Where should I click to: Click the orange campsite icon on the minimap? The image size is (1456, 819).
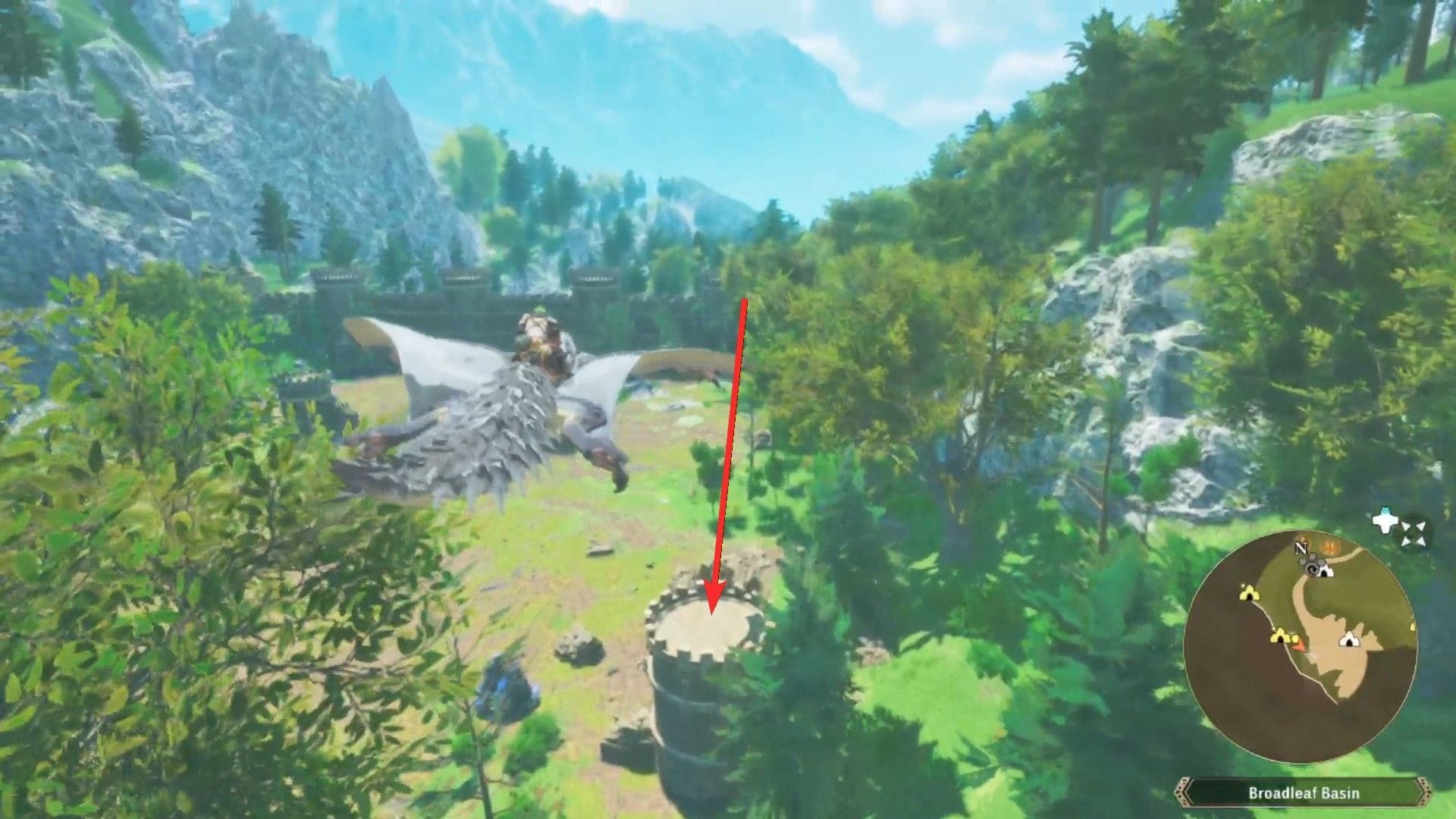coord(1328,545)
